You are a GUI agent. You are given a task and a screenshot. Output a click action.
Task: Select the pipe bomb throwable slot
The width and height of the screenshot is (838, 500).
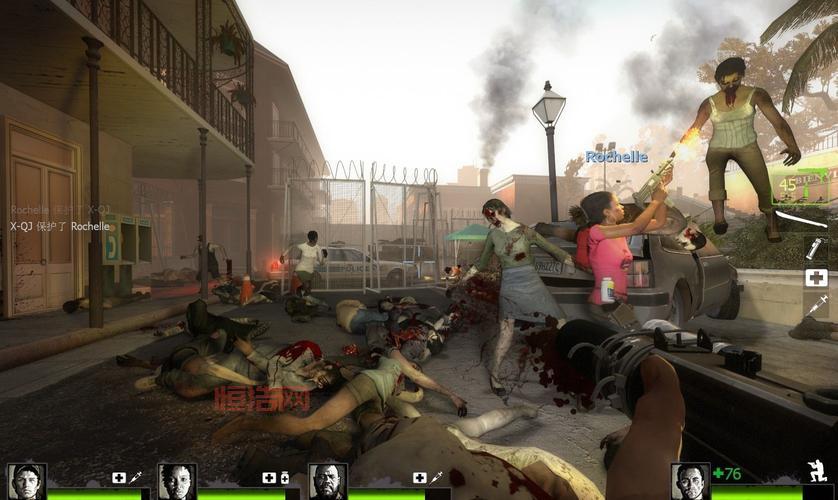coord(815,248)
